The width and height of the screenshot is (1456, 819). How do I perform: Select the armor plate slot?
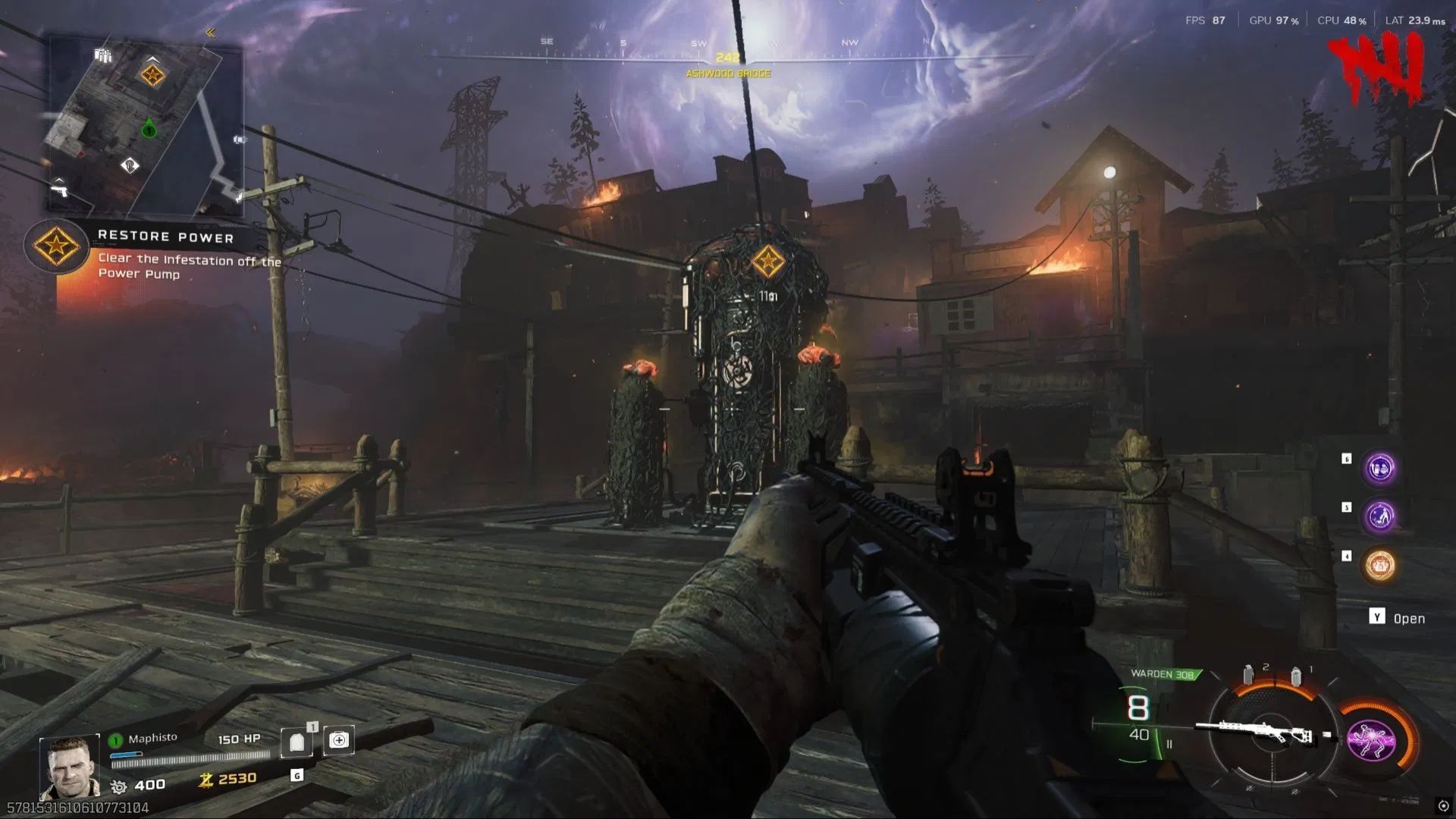click(297, 742)
